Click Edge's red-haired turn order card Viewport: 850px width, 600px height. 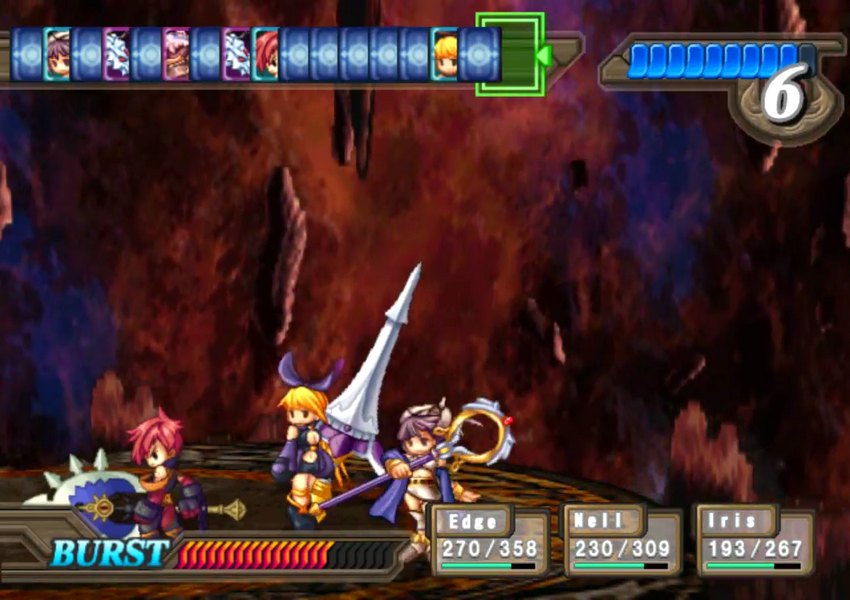tap(265, 54)
